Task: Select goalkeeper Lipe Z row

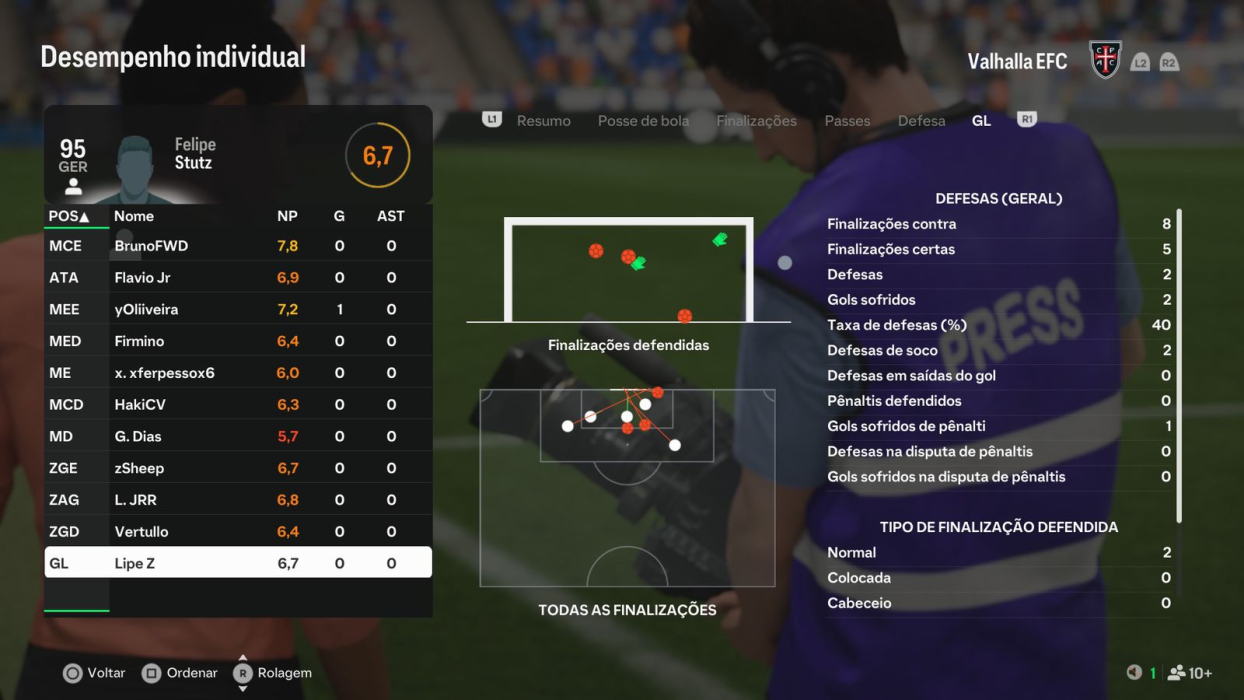Action: (x=238, y=563)
